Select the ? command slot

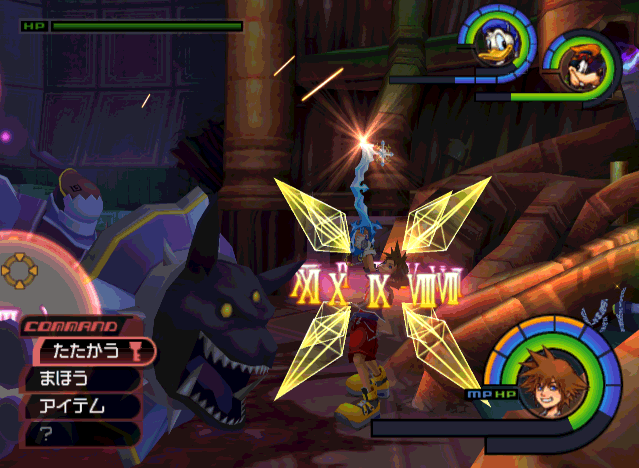tap(78, 434)
